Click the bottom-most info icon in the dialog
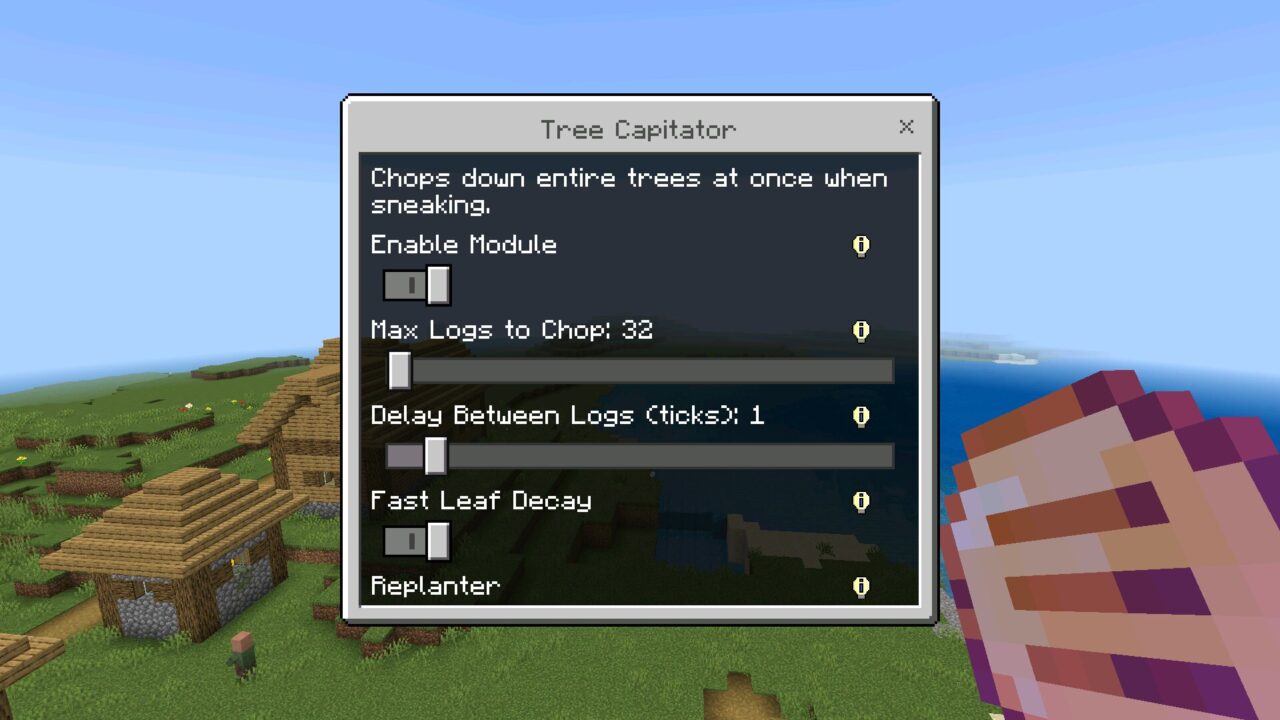 click(x=861, y=587)
